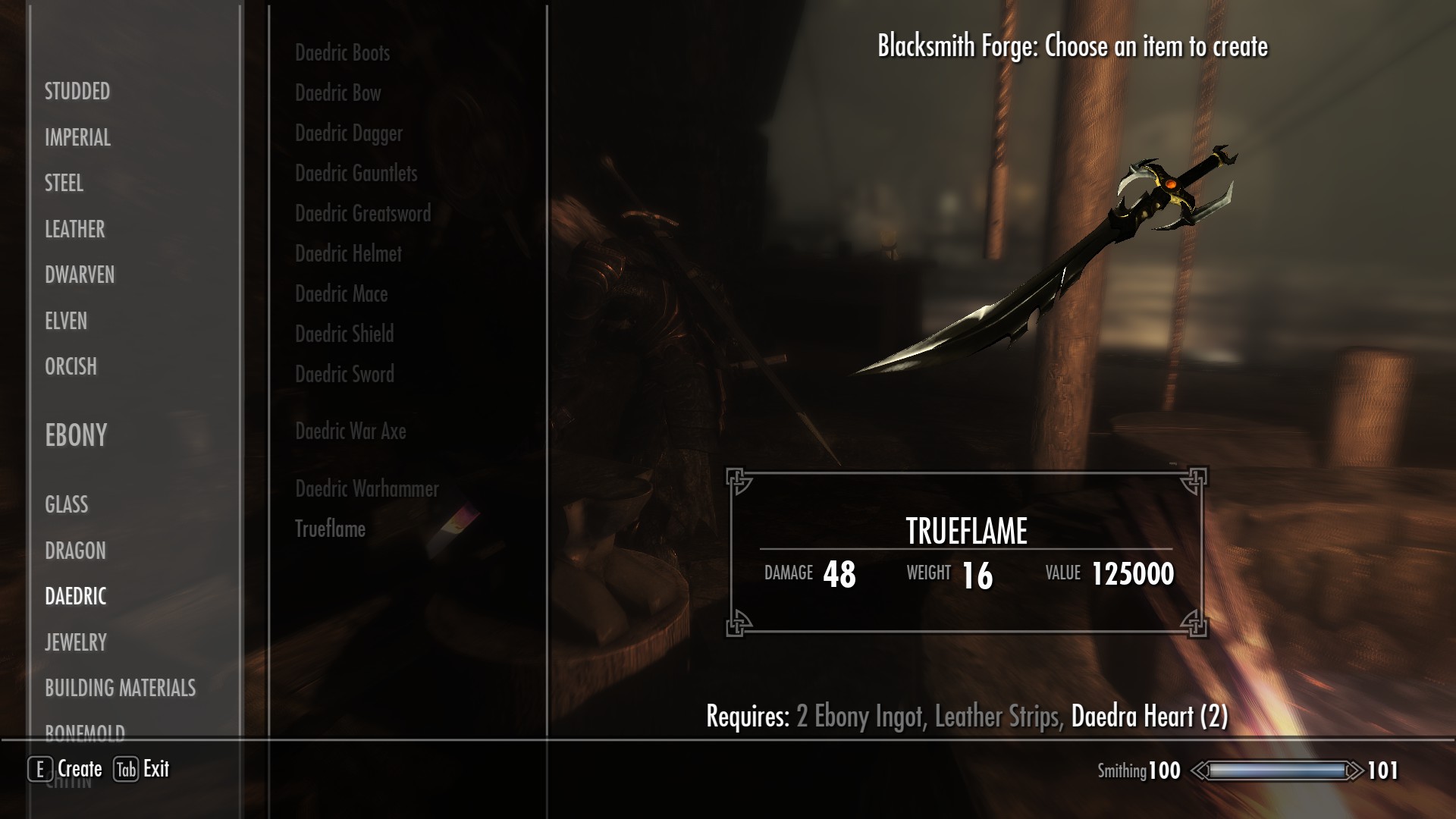Open the Dragon category

tap(75, 551)
